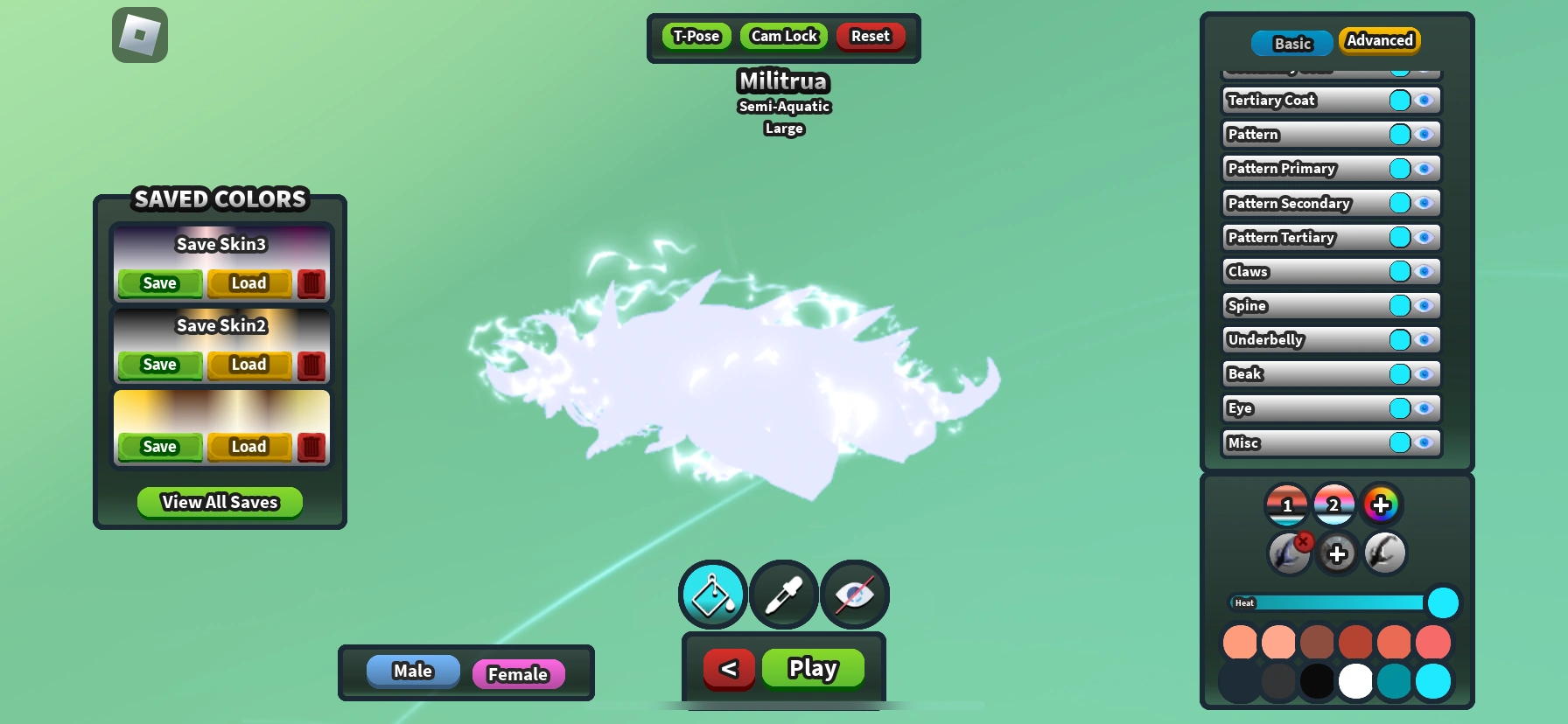The image size is (1568, 724).
Task: Hide the UI with the crossed-eye icon
Action: (854, 595)
